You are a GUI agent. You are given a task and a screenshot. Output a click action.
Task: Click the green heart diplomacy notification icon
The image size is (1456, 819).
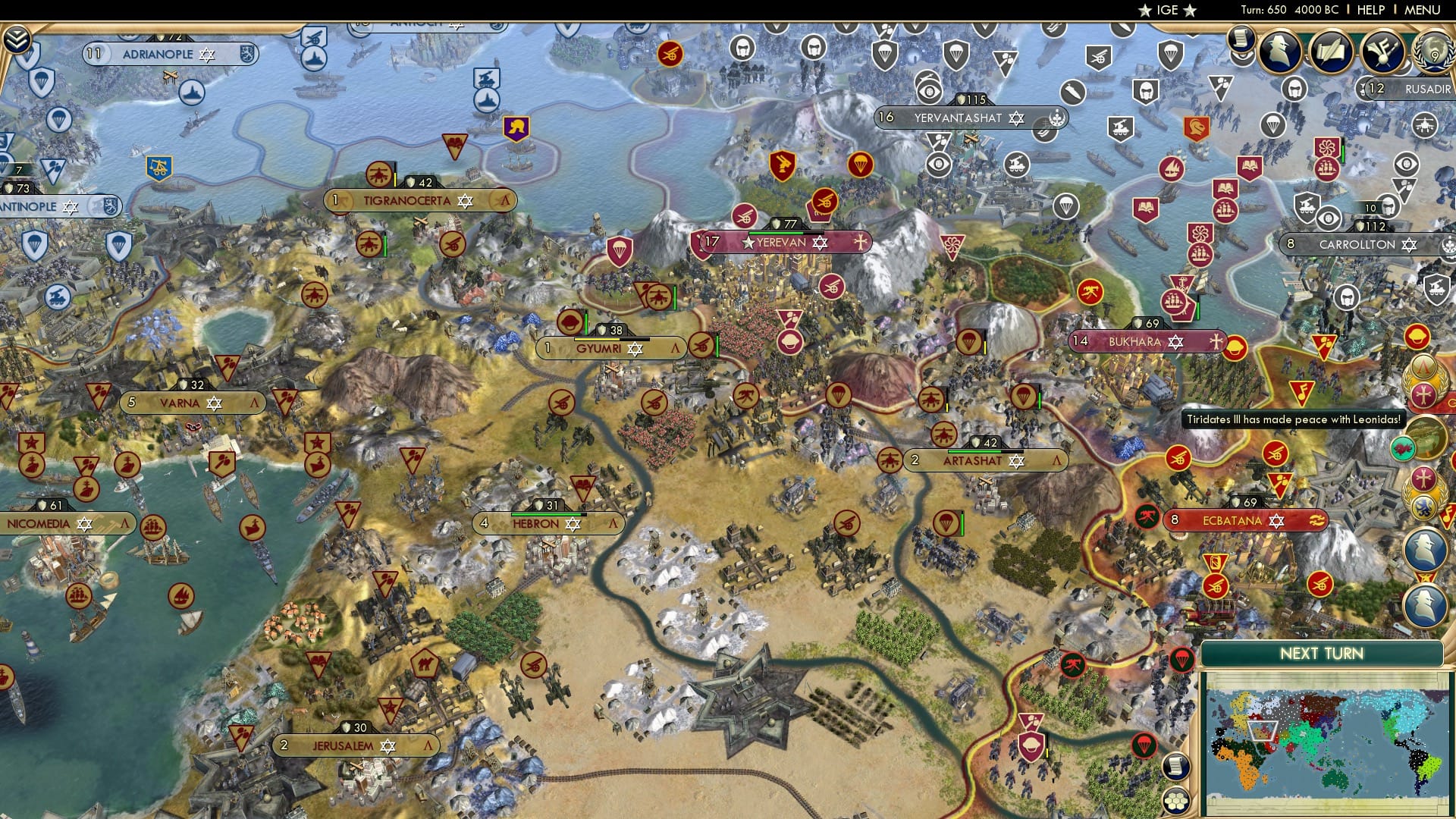[1403, 448]
